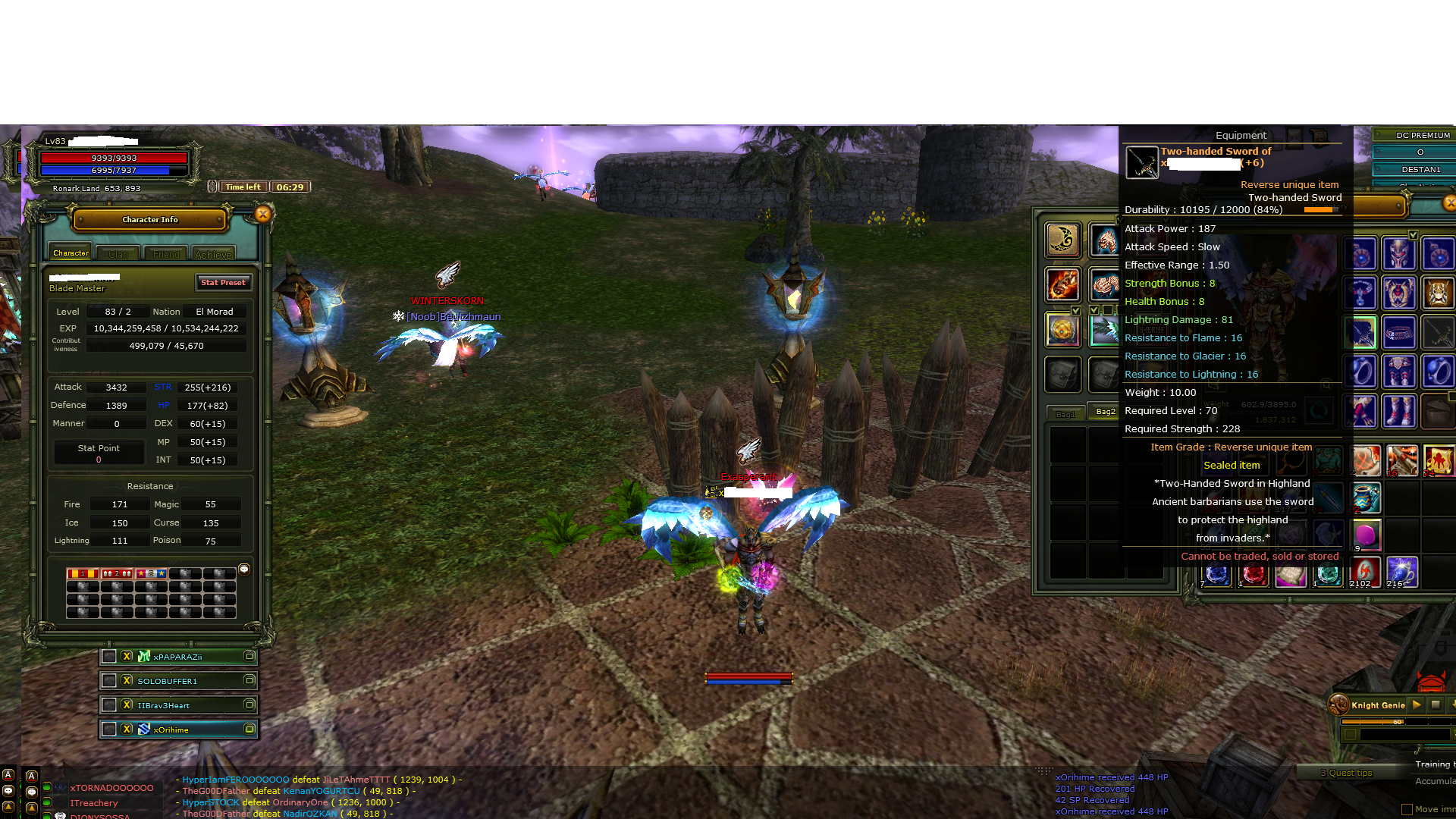Screen dimensions: 1456x819
Task: Click xOrihime's class icon in the party list
Action: [x=143, y=729]
